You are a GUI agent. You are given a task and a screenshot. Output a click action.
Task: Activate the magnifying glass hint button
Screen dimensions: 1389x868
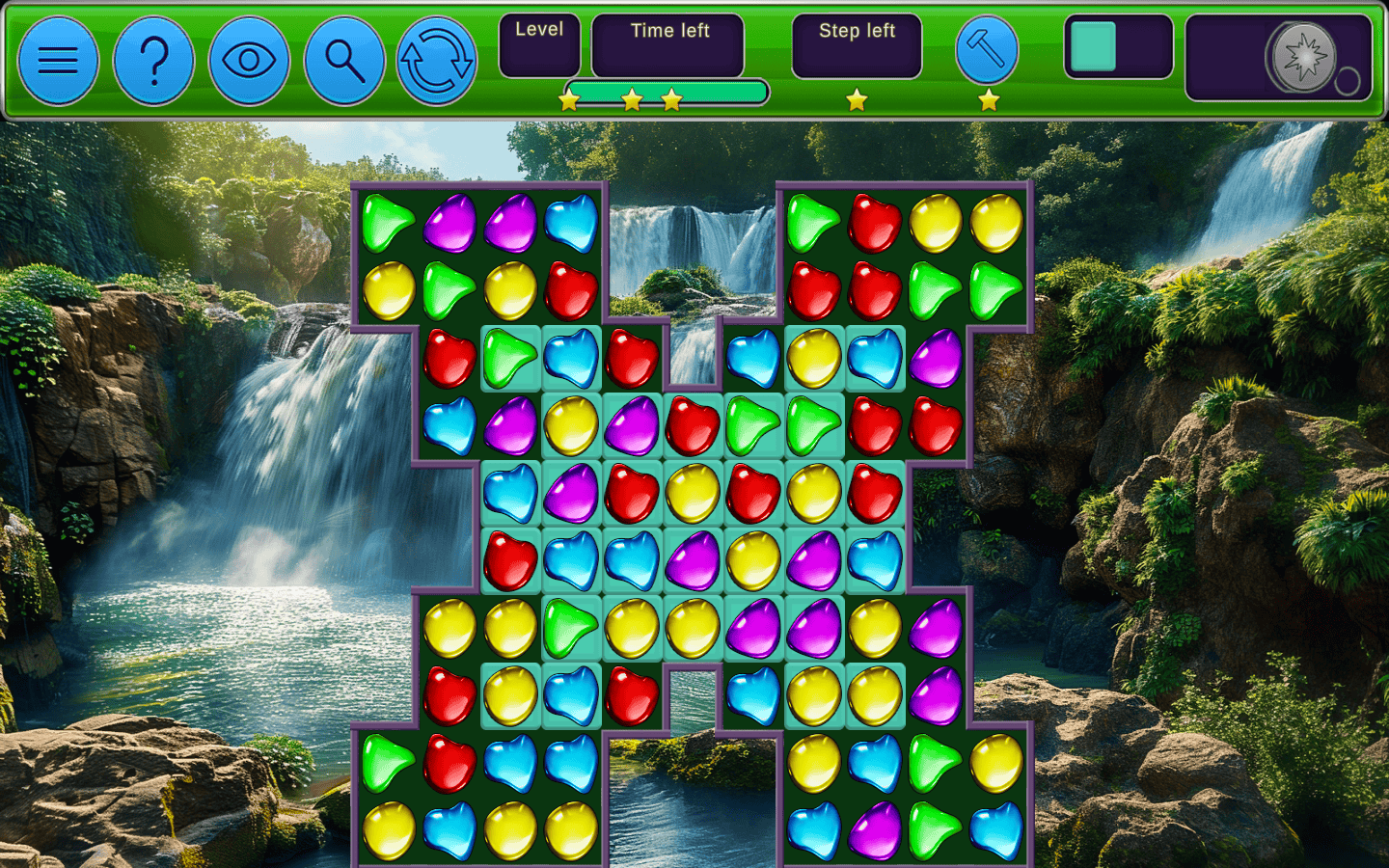pyautogui.click(x=344, y=61)
